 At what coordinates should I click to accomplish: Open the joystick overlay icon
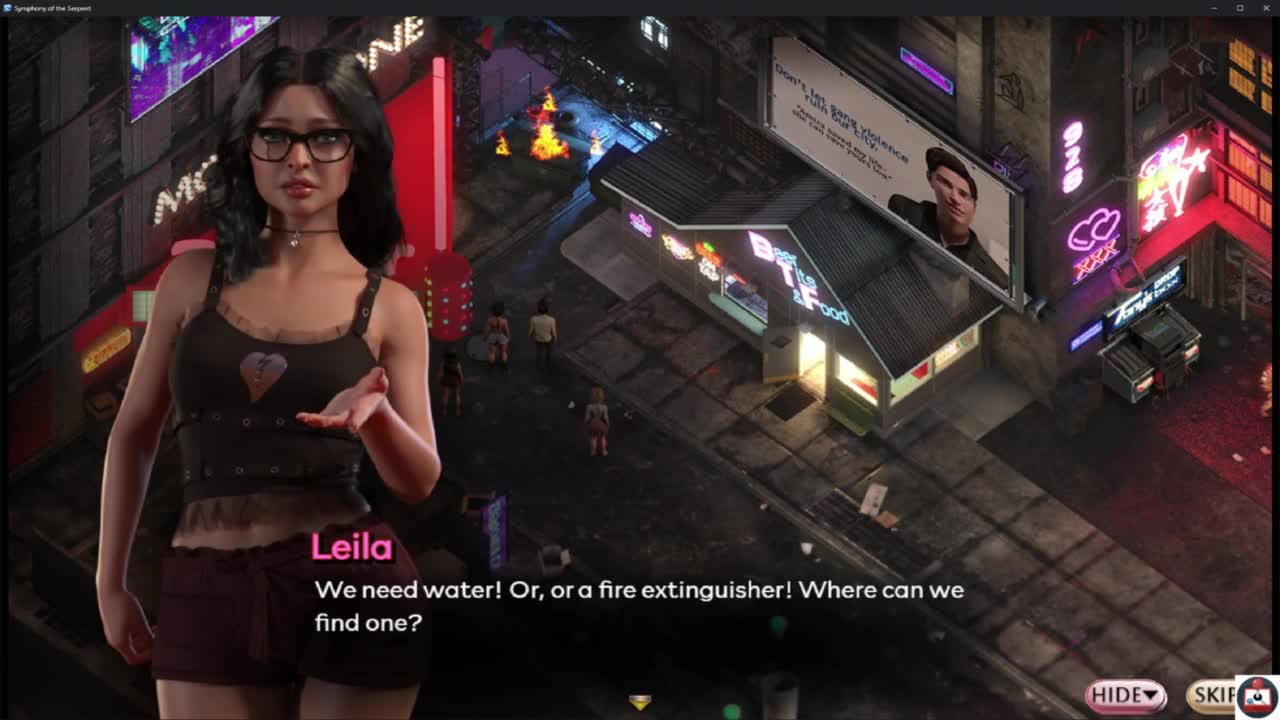(1257, 697)
